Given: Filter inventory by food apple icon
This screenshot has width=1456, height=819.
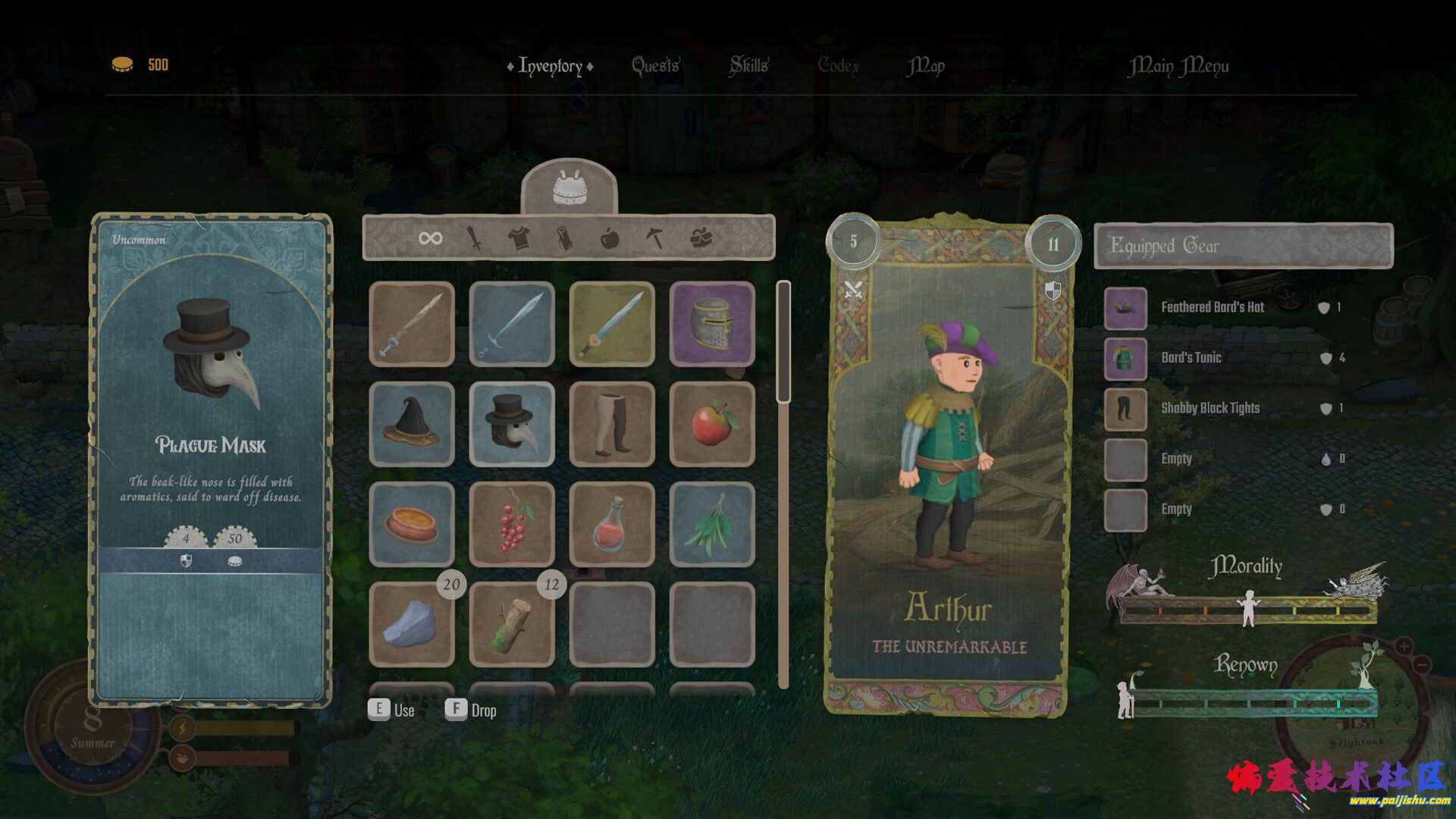Looking at the screenshot, I should (610, 239).
